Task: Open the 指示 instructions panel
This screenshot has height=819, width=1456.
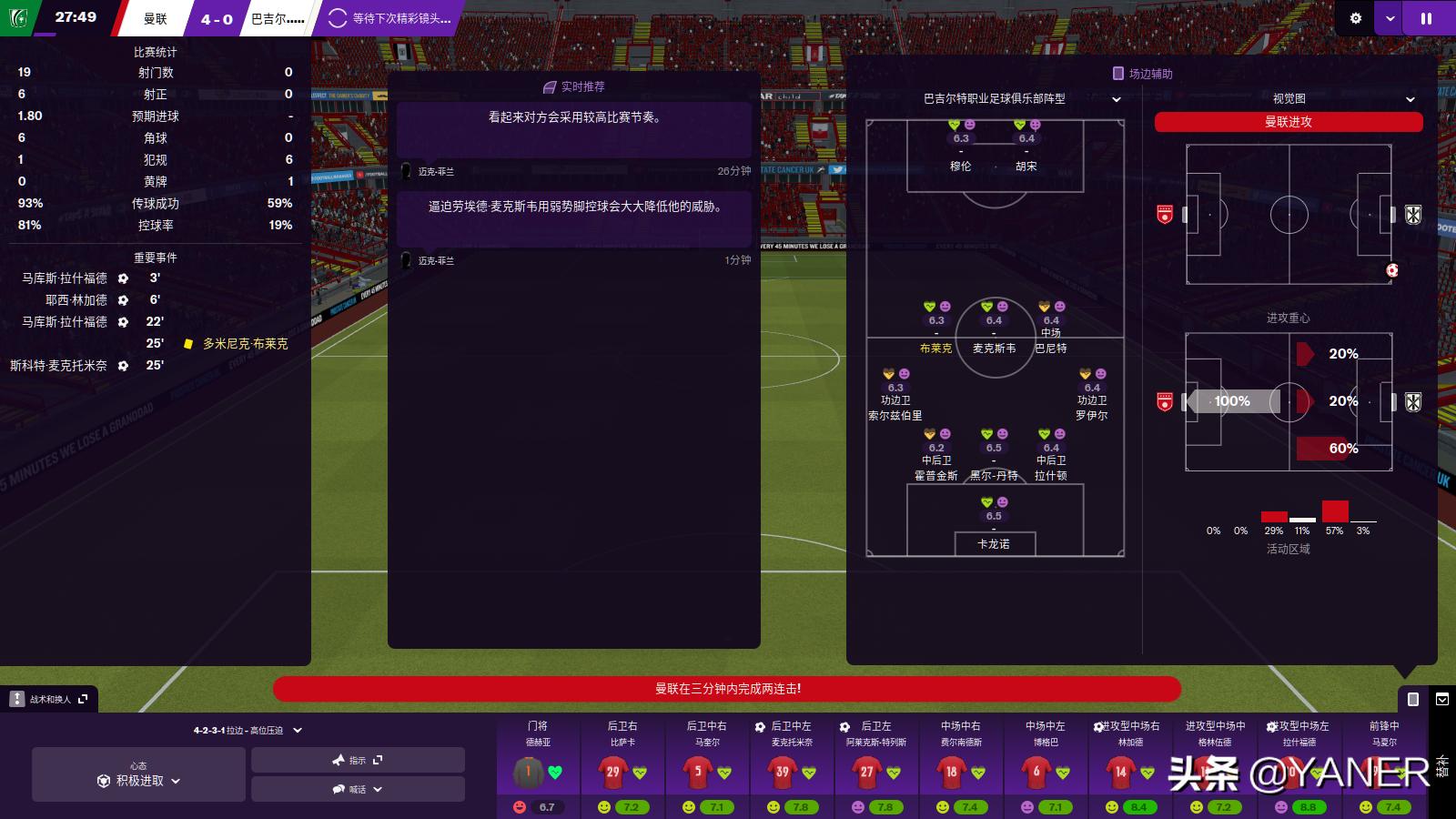Action: tap(358, 760)
